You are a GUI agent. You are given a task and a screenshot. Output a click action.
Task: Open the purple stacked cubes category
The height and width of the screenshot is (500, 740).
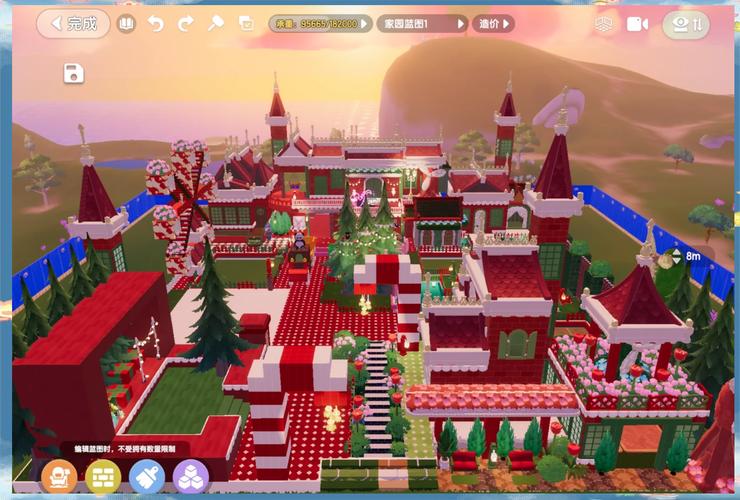pyautogui.click(x=190, y=477)
